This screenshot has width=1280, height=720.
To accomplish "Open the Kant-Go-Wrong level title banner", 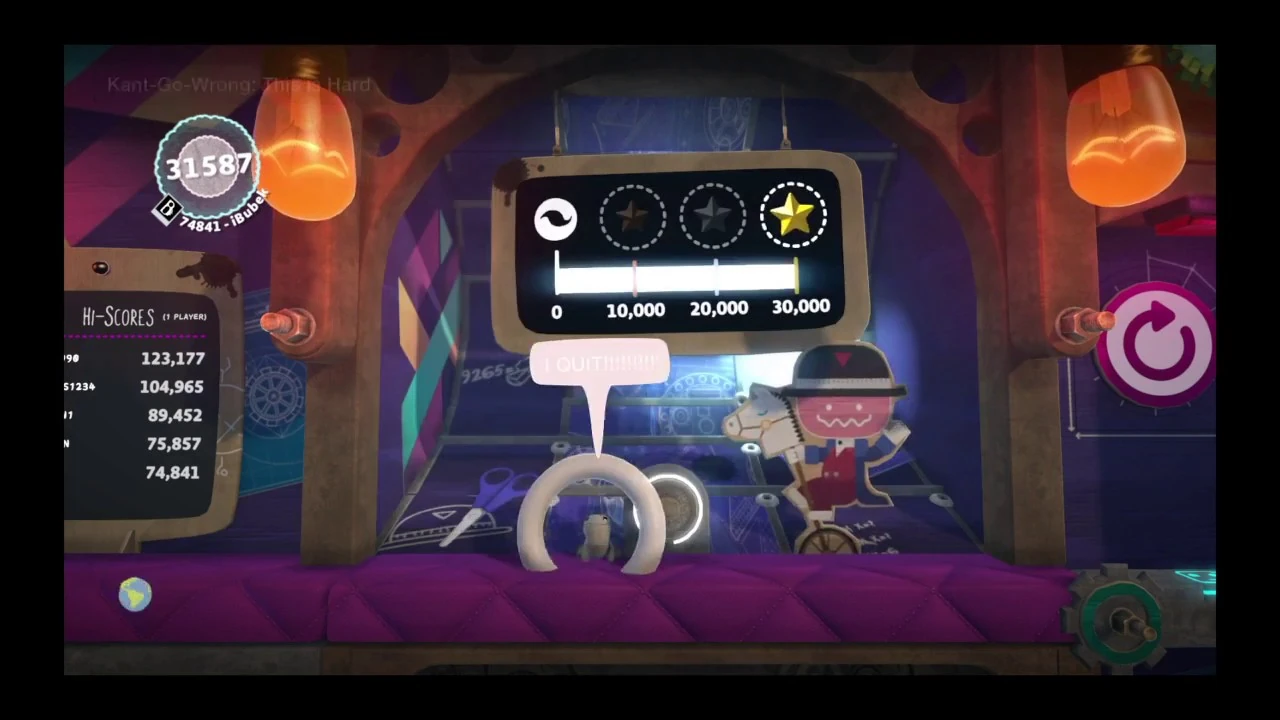I will (238, 84).
